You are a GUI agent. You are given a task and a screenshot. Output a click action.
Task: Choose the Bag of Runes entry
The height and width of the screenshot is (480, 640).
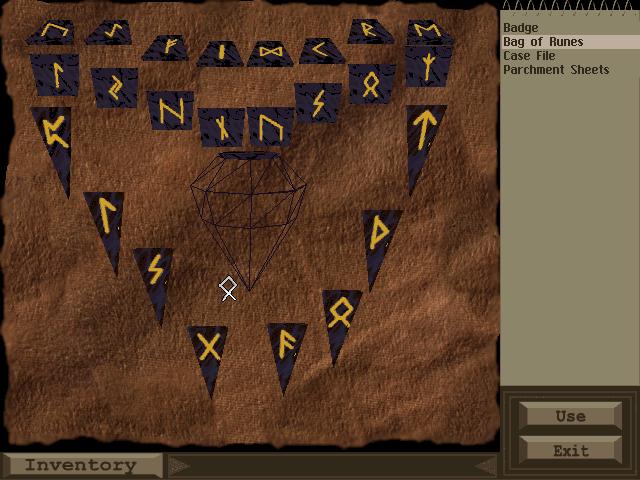(543, 42)
